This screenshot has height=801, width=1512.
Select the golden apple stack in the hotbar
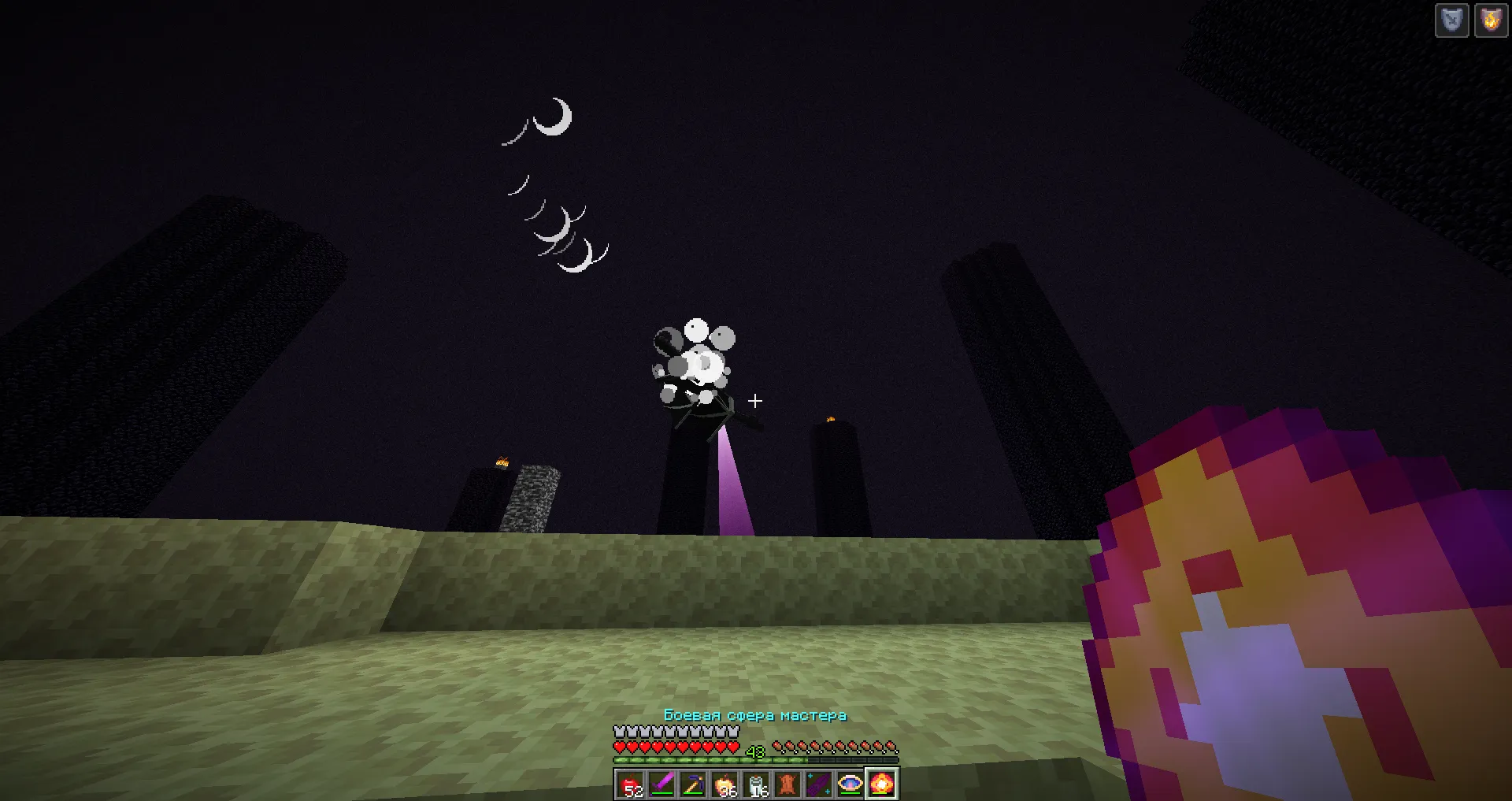727,782
